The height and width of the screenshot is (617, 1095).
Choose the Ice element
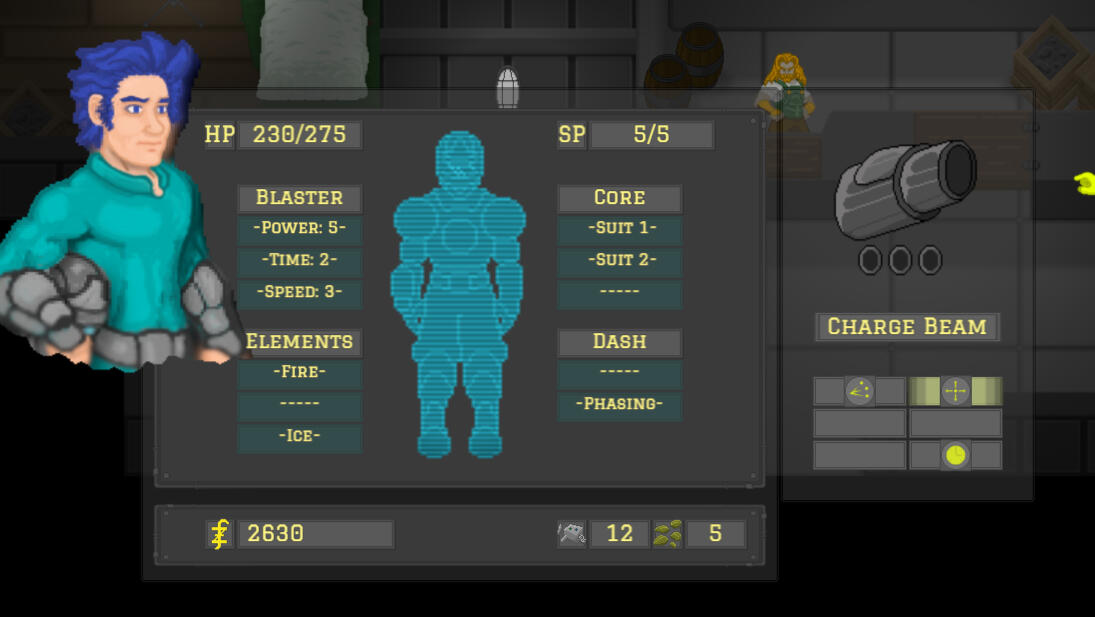click(299, 437)
